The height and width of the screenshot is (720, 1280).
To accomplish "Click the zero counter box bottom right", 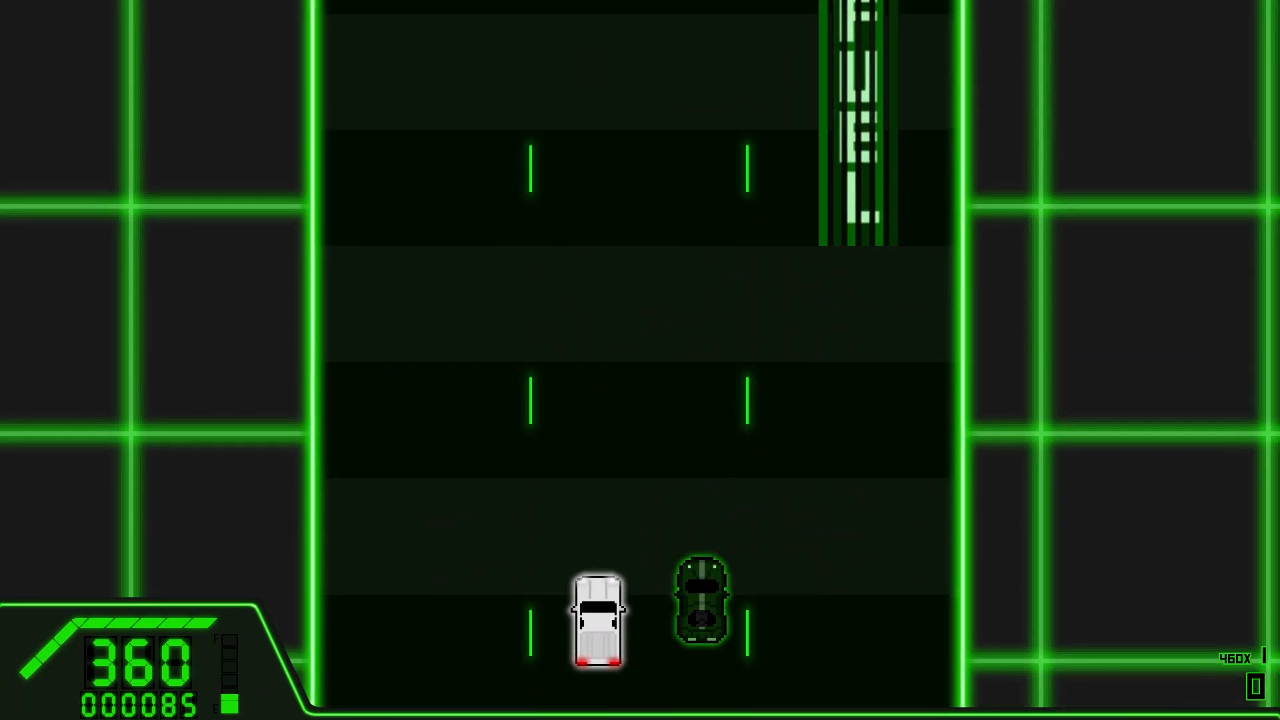I will [1256, 684].
